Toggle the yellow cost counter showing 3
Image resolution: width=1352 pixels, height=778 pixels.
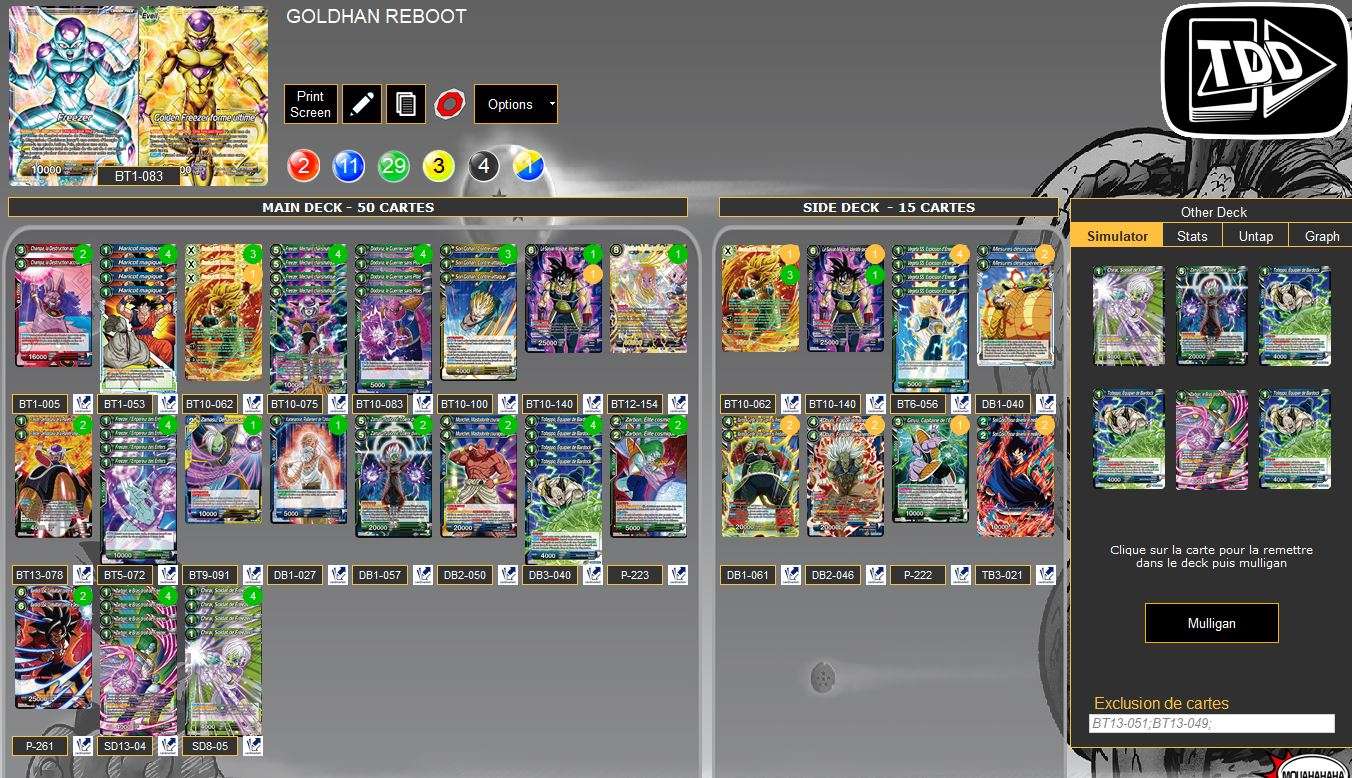[438, 165]
